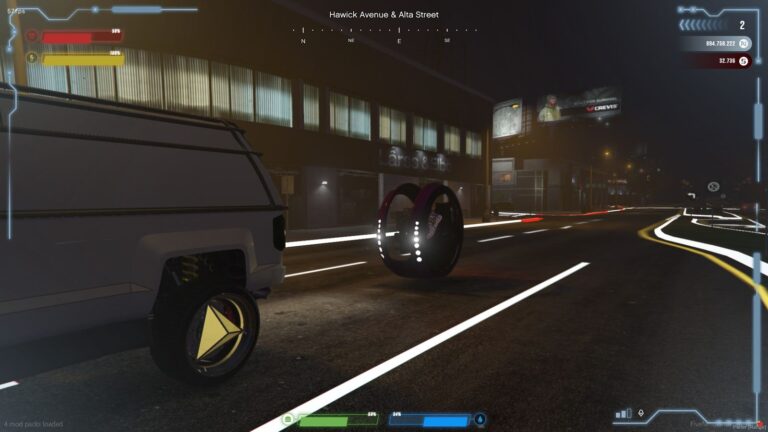Select the blue water drop icon
The height and width of the screenshot is (432, 768).
479,419
